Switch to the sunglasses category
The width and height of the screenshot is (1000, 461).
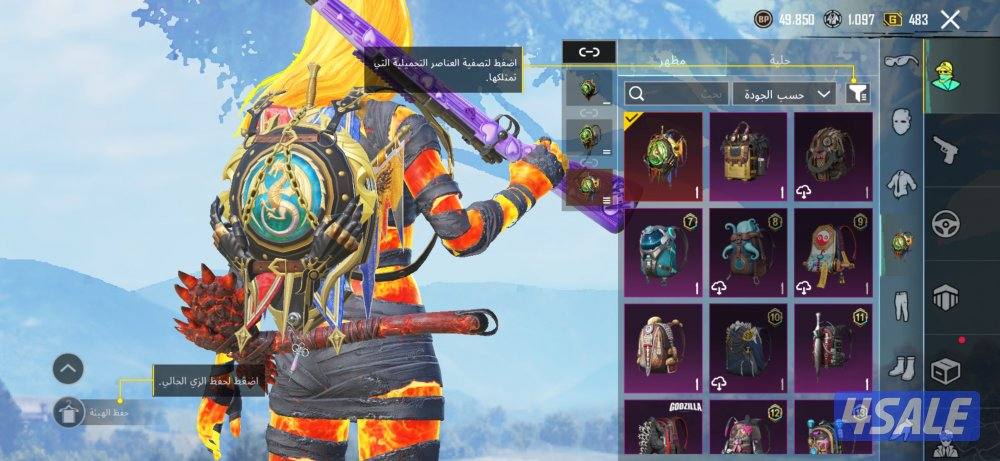pos(902,62)
